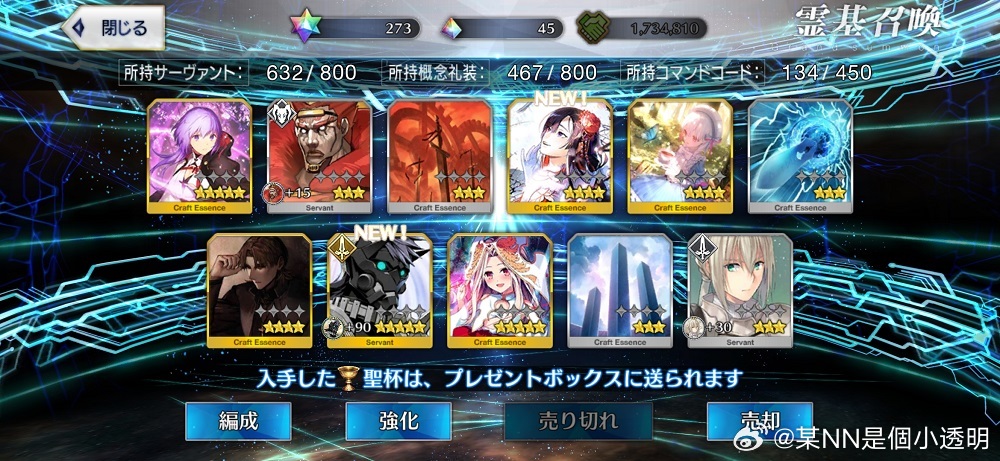This screenshot has height=461, width=1000.
Task: Select the pink-haired girl five-star Craft Essence
Action: [500, 290]
